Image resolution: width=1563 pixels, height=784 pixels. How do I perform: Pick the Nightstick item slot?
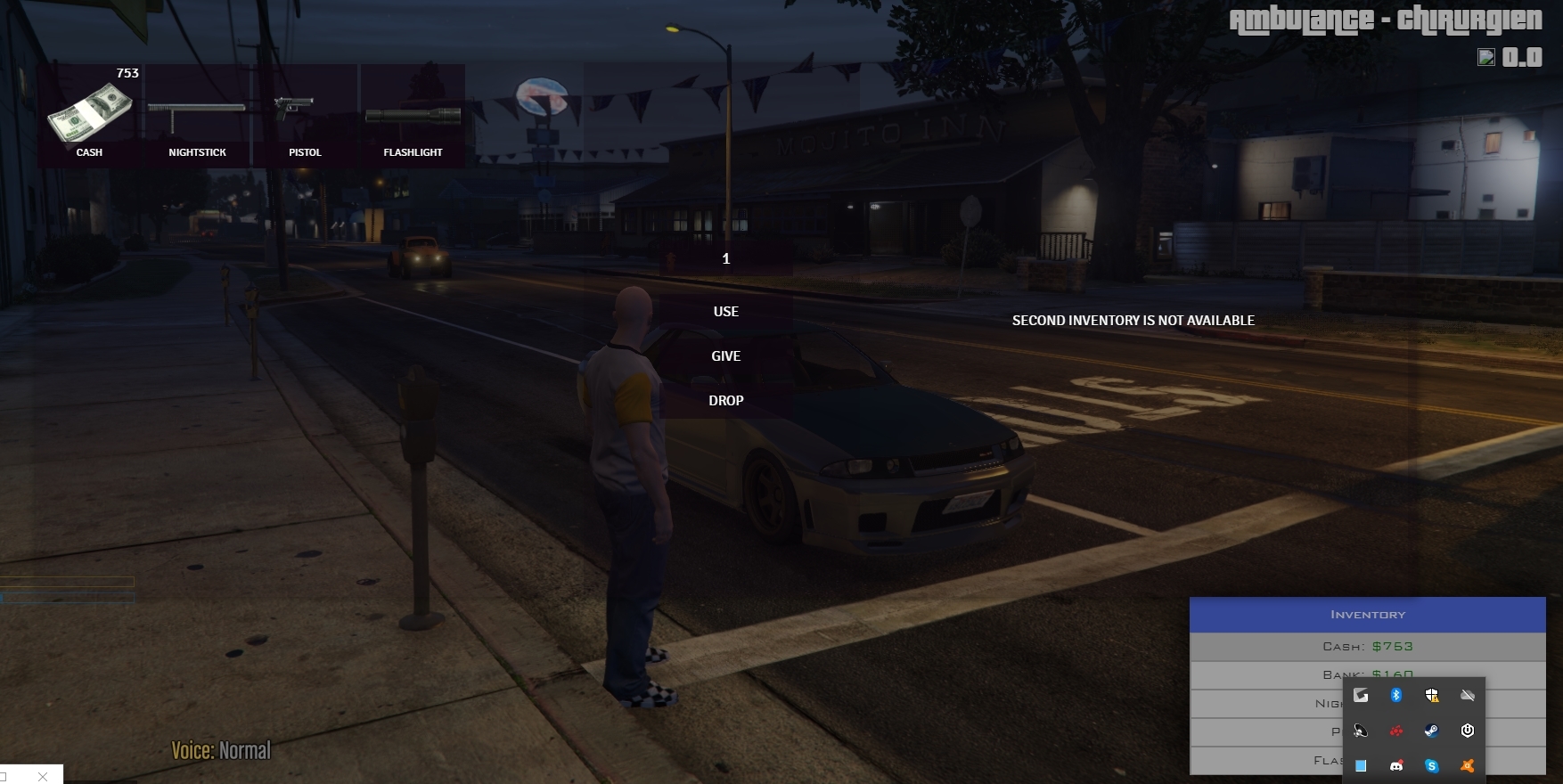coord(197,116)
